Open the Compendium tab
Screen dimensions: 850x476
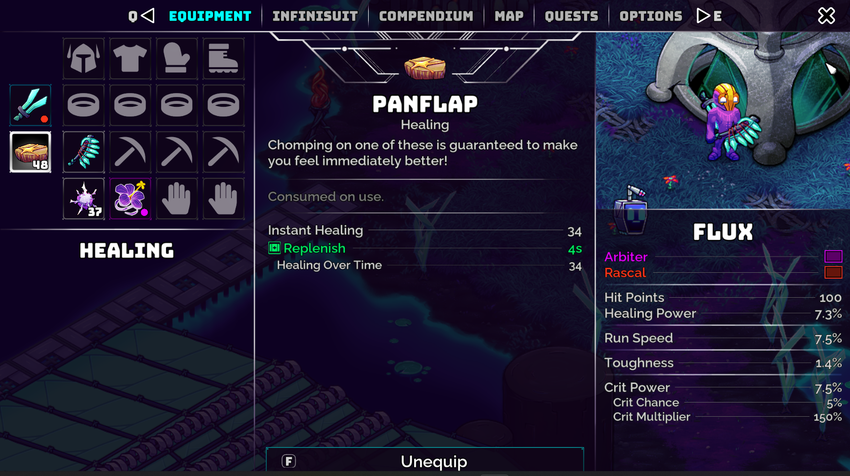tap(426, 16)
